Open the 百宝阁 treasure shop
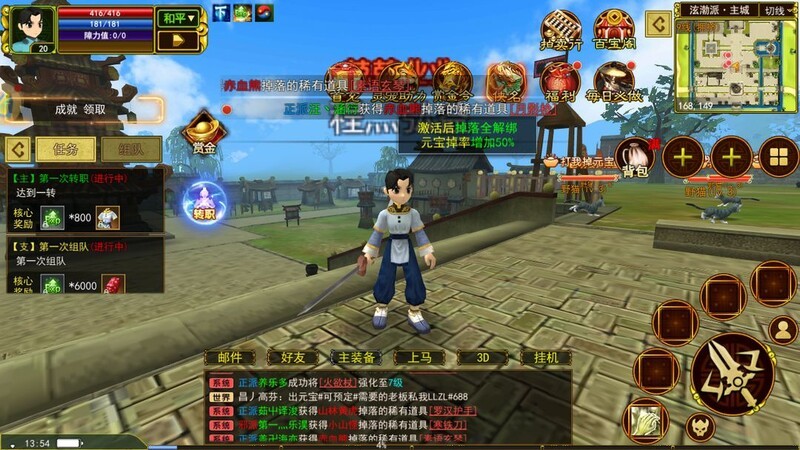 613,30
